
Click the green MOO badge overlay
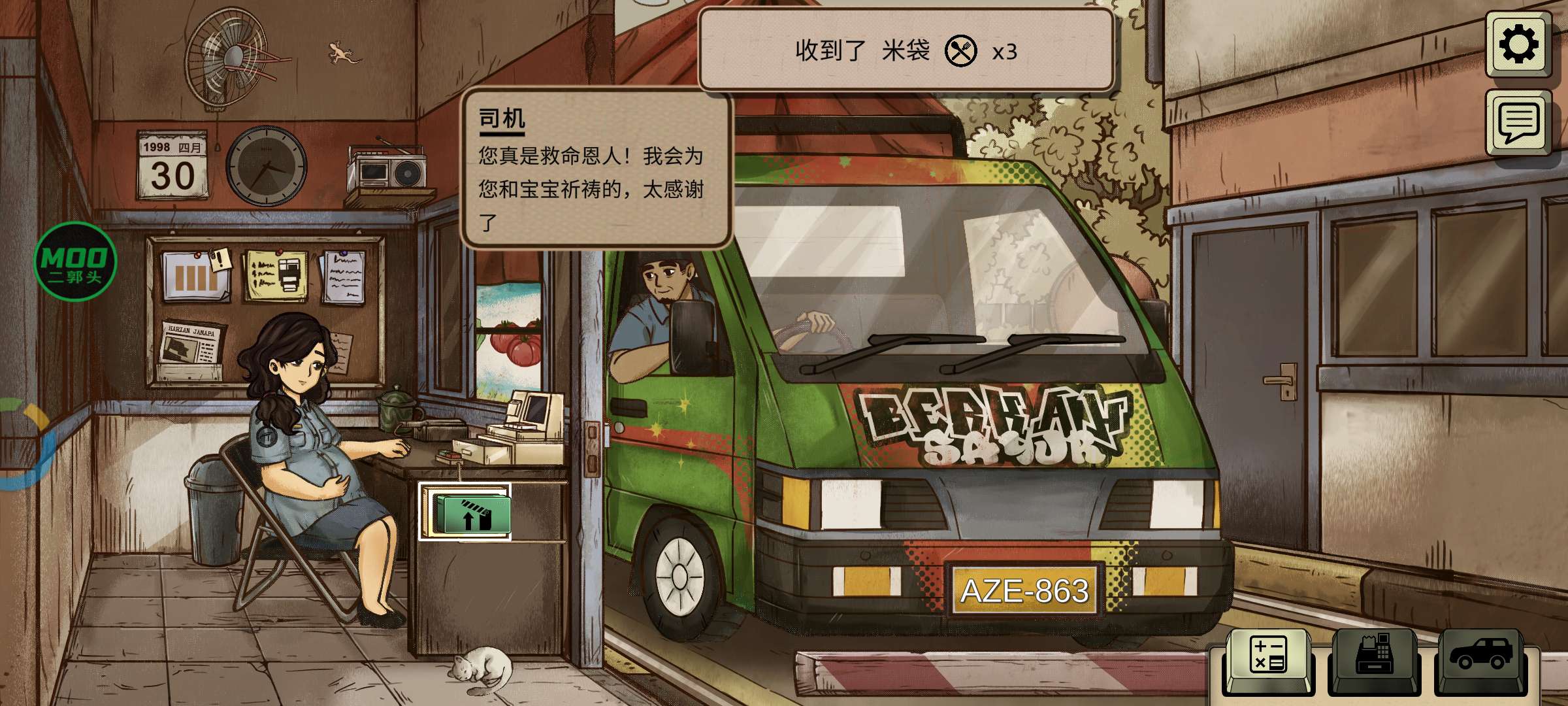75,261
